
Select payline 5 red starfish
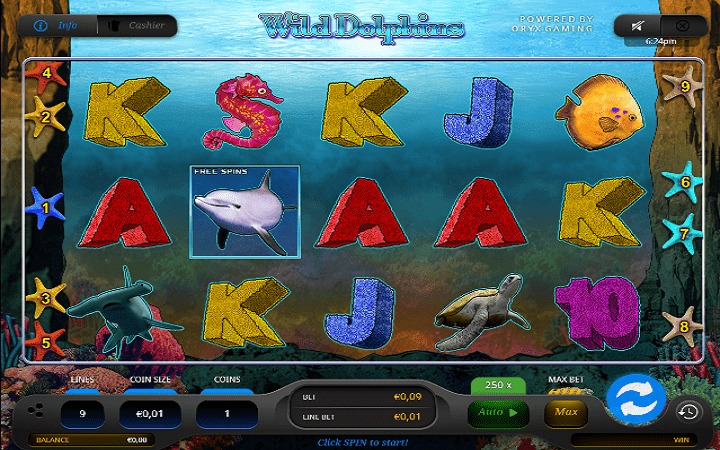pyautogui.click(x=46, y=340)
